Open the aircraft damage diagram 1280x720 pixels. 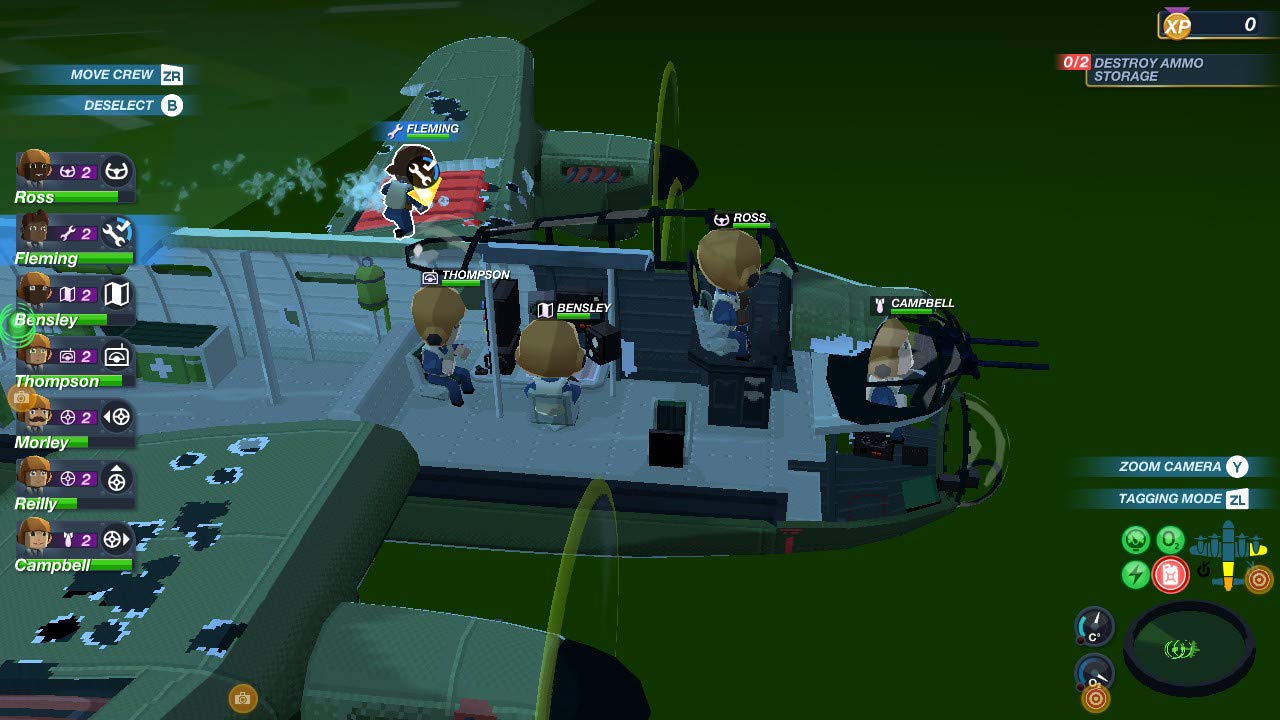pos(1227,553)
